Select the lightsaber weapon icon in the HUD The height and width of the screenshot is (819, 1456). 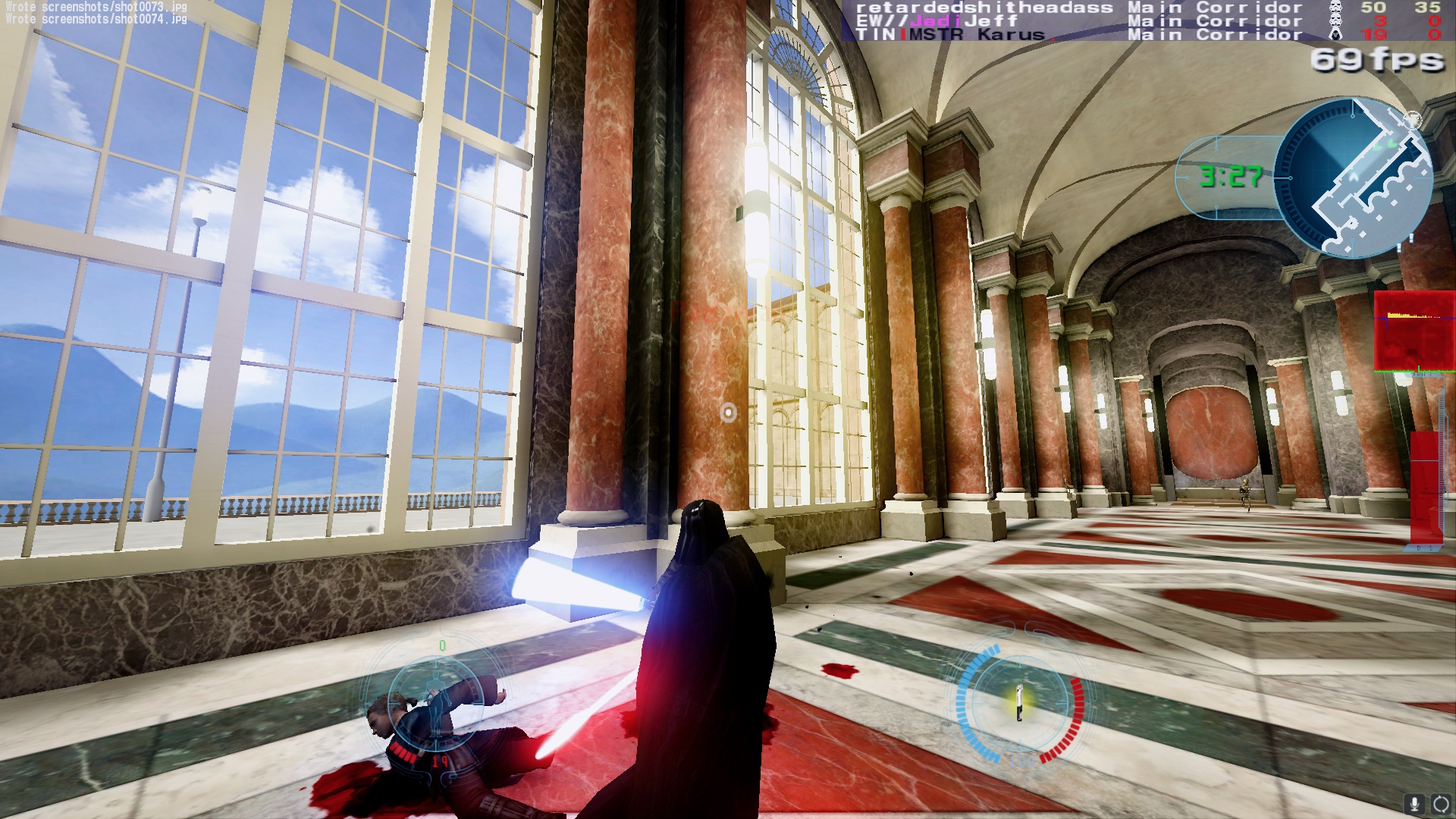point(1021,702)
